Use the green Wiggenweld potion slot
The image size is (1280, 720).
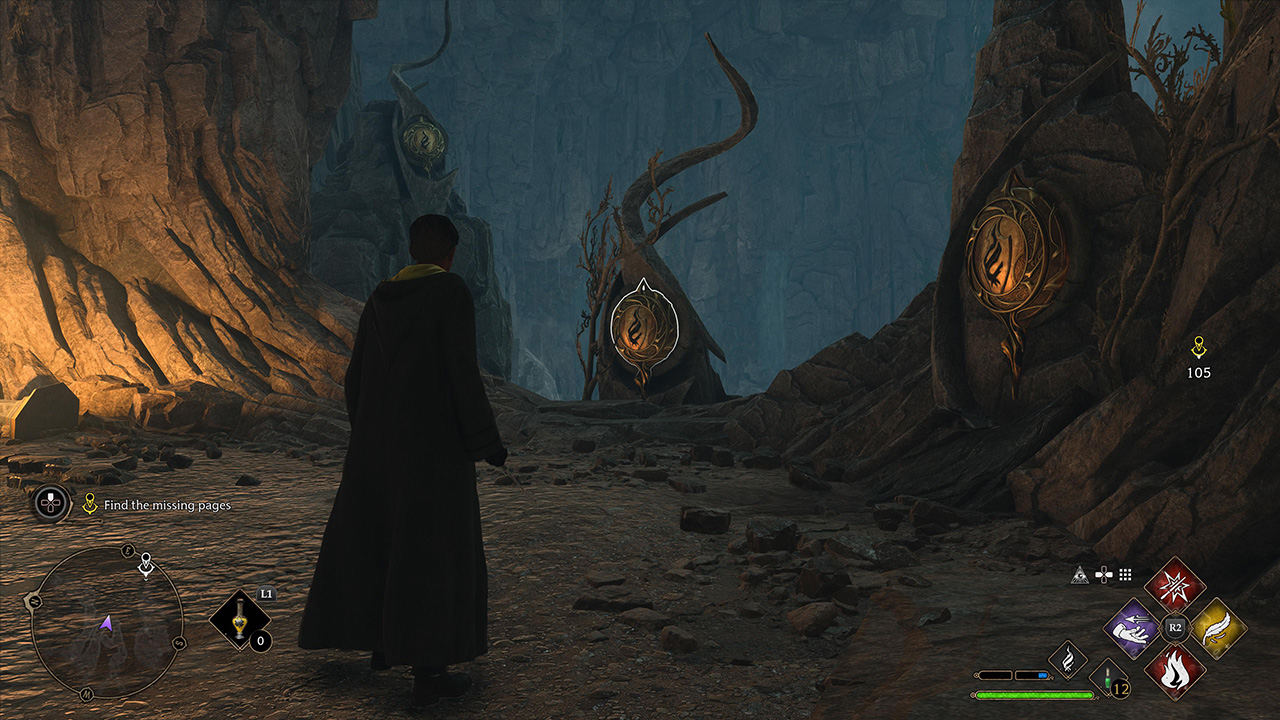1107,677
